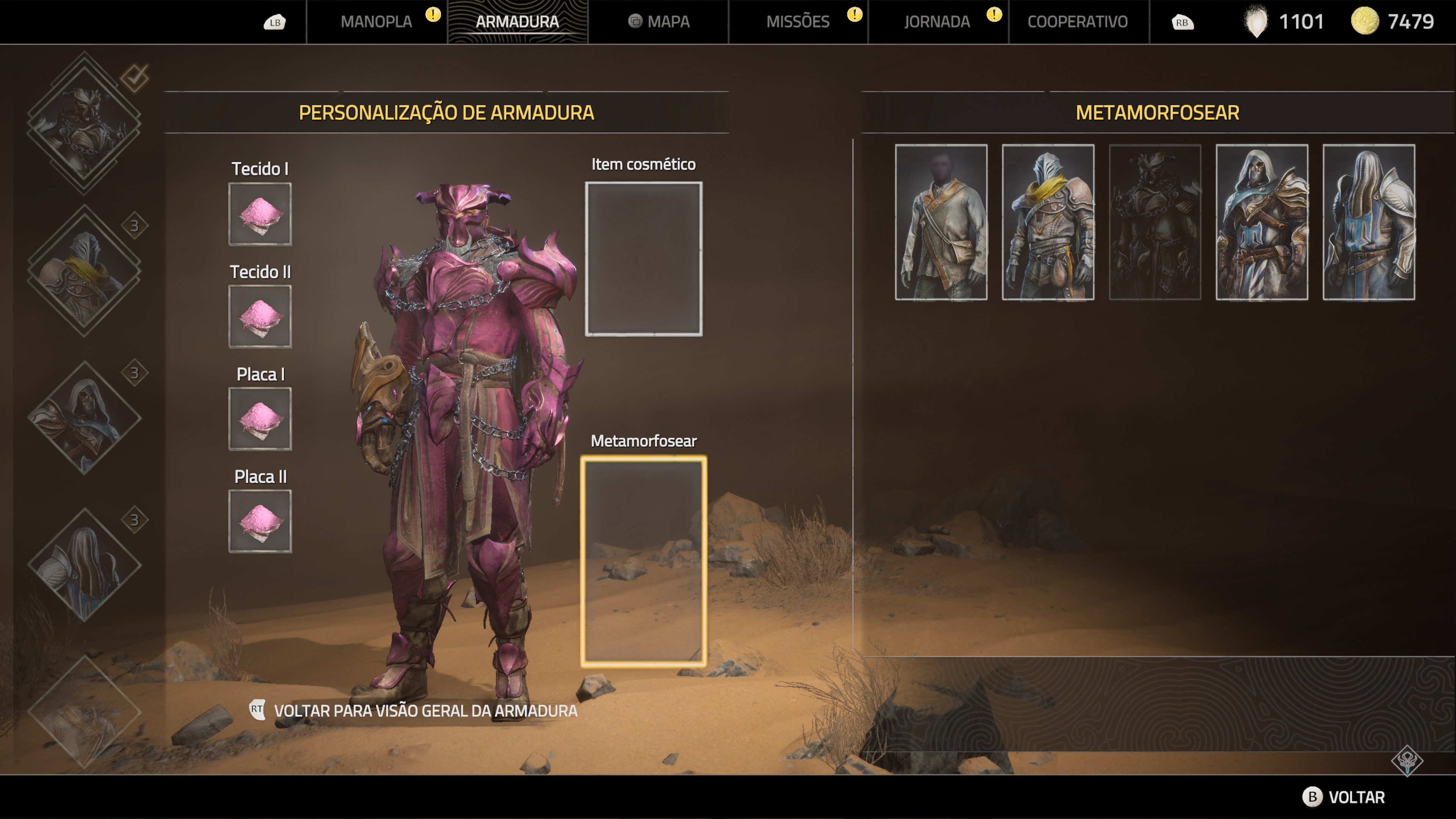
Task: Select the yellow-scarf knight armor skin
Action: click(x=1048, y=222)
